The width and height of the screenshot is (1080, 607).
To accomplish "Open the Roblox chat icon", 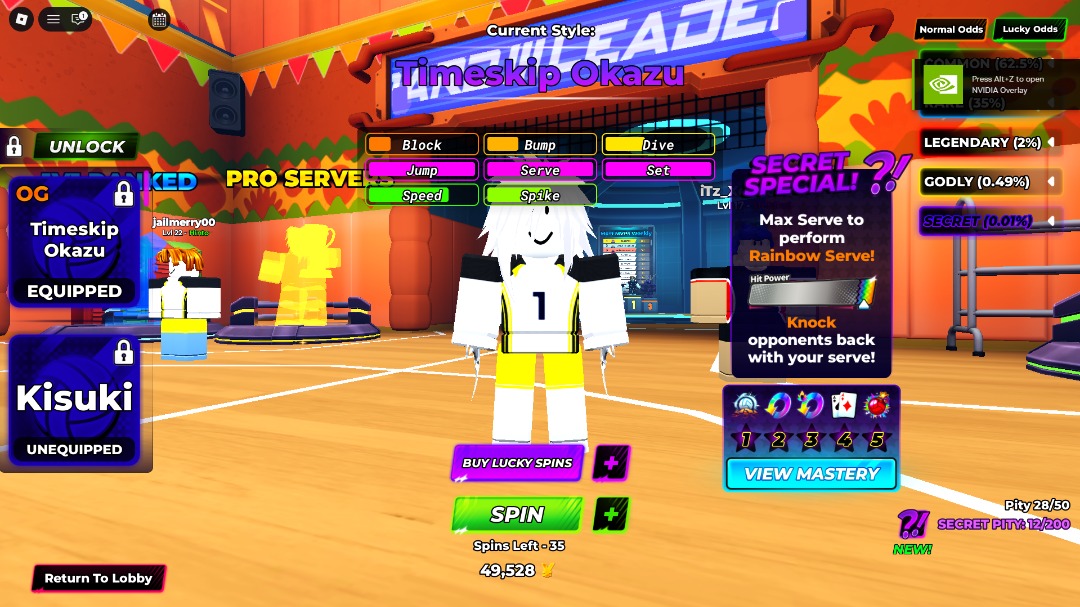I will (81, 18).
